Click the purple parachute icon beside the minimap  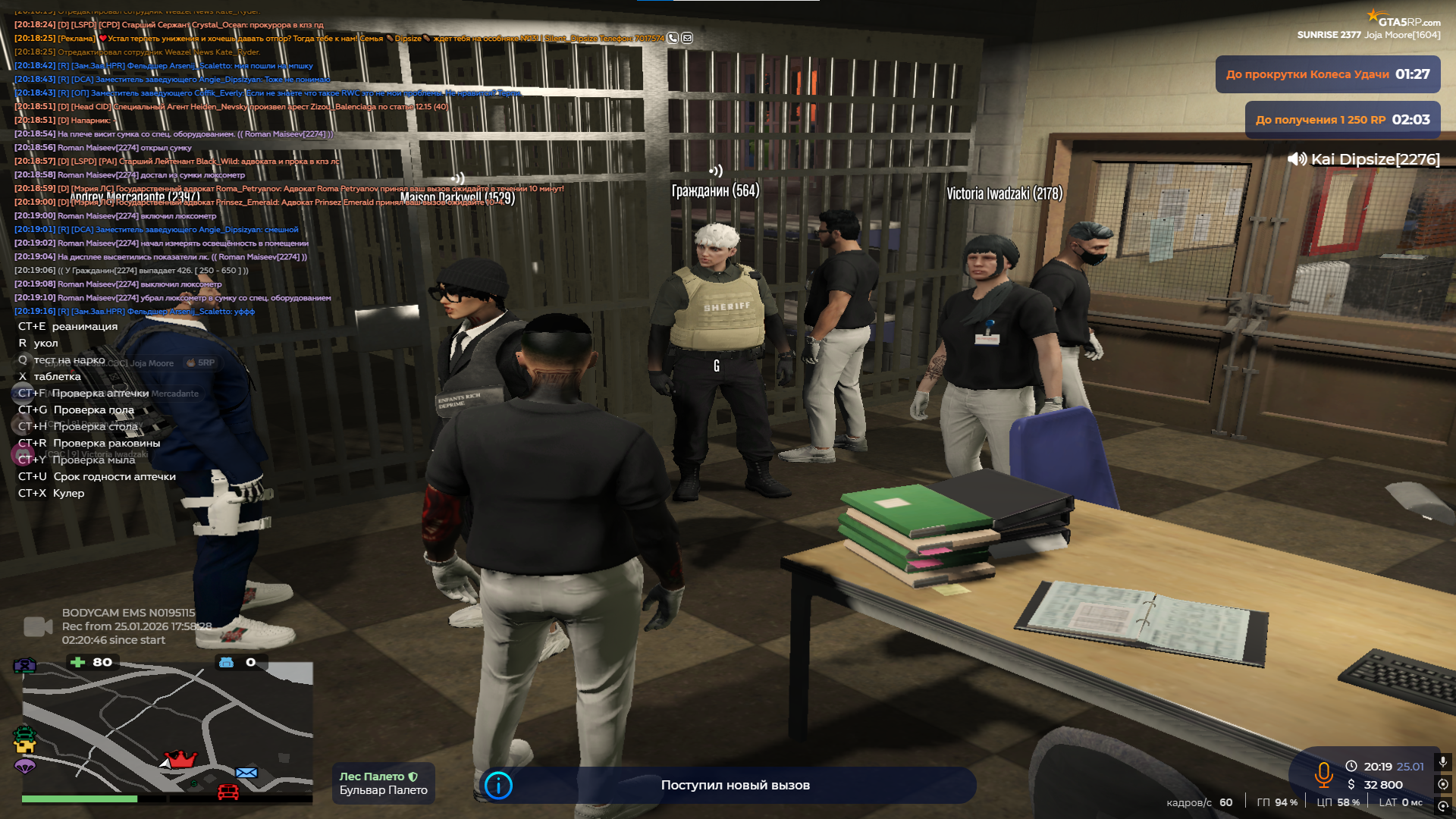coord(25,766)
